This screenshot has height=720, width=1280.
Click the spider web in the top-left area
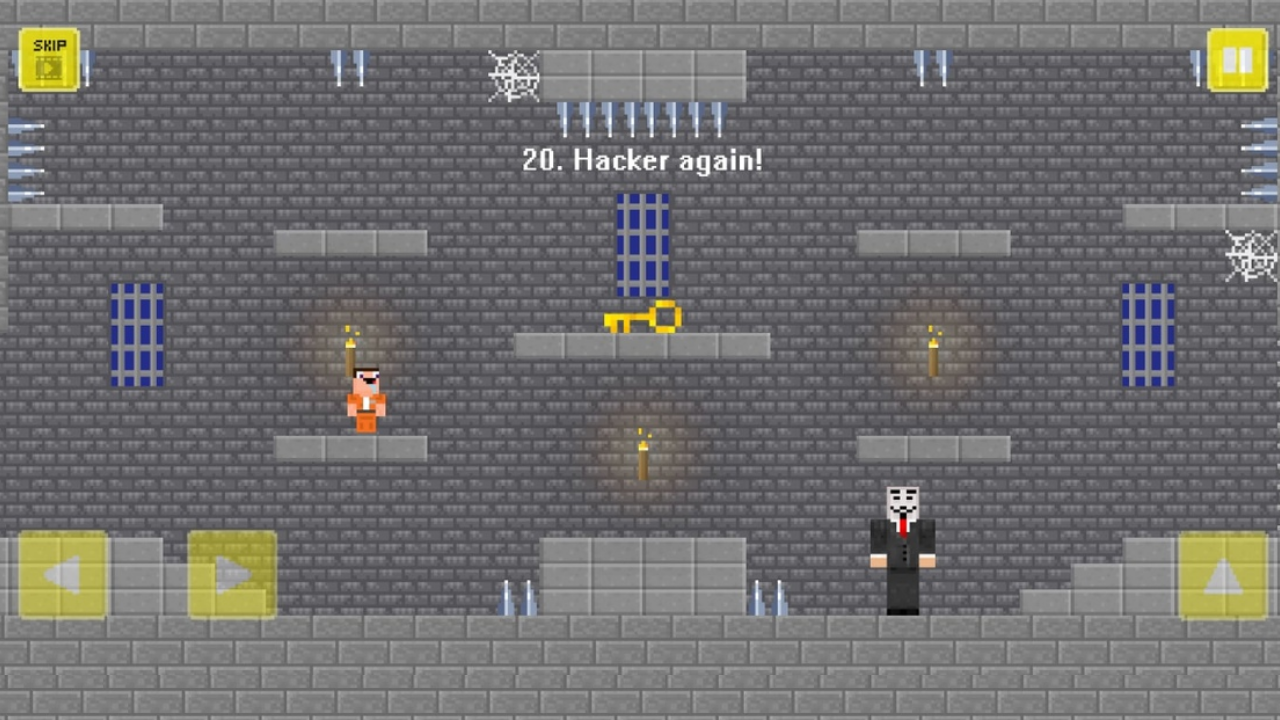[x=514, y=77]
